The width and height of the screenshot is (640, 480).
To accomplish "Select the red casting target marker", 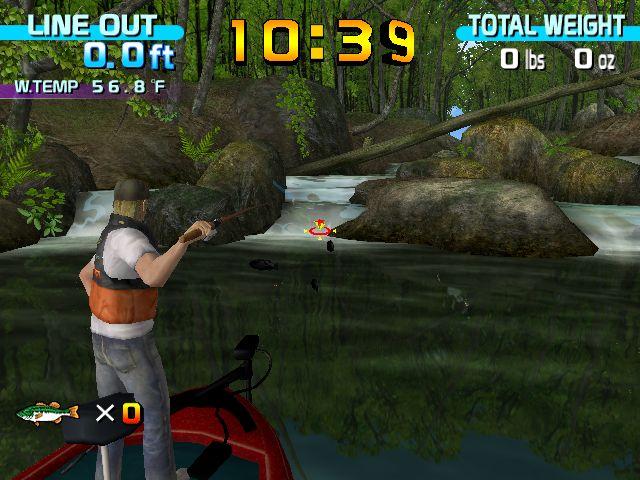I will tap(320, 230).
